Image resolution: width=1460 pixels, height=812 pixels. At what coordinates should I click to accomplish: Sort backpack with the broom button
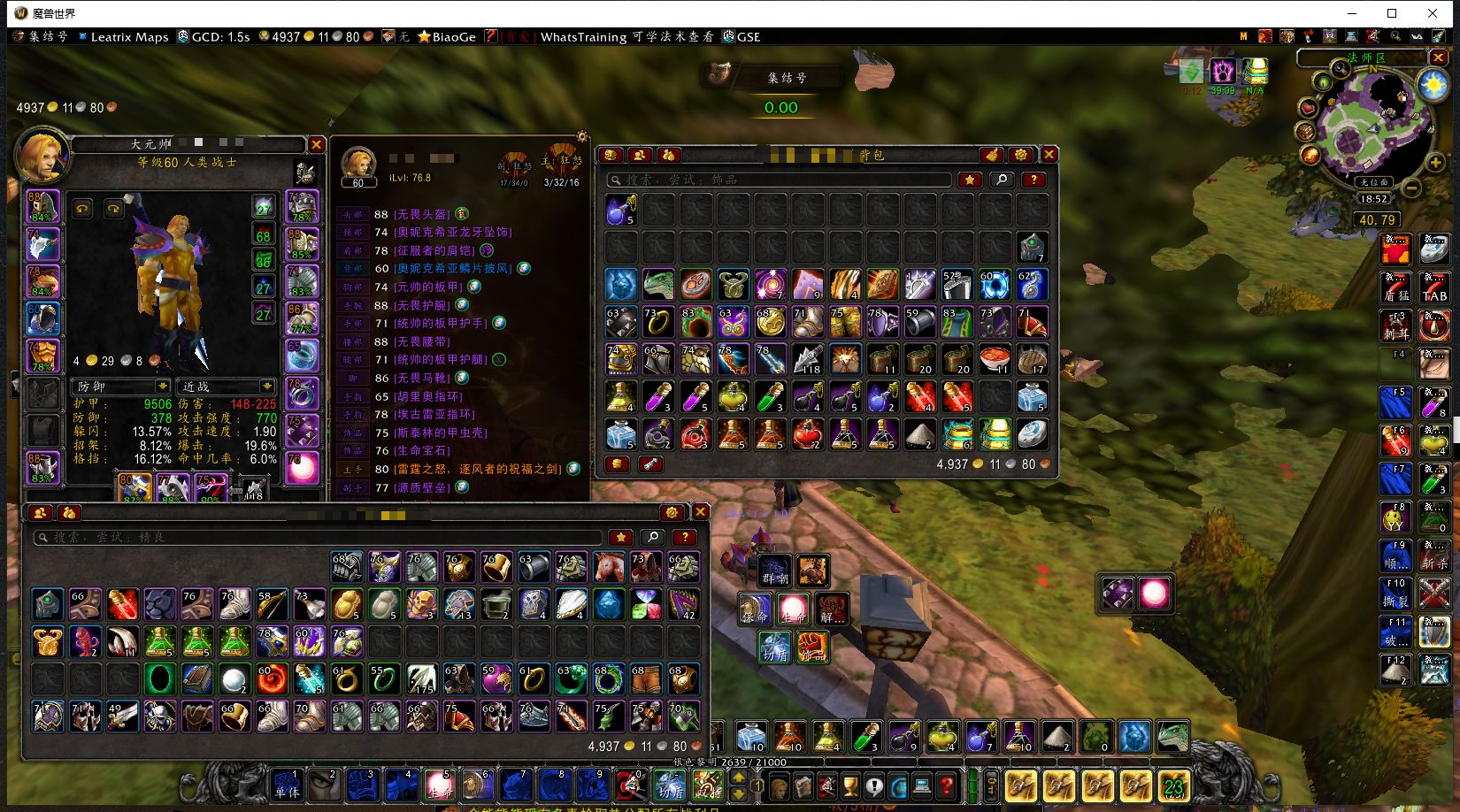(x=992, y=154)
